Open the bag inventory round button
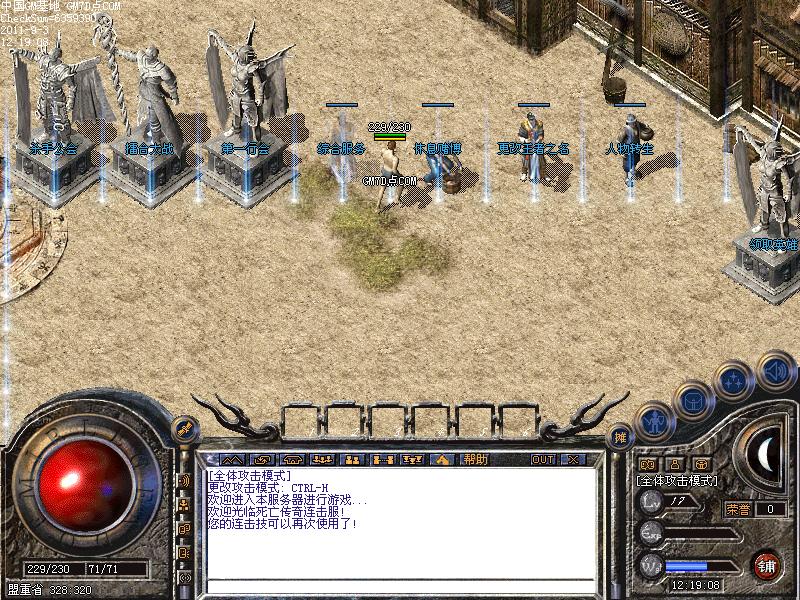The image size is (800, 600). point(692,400)
